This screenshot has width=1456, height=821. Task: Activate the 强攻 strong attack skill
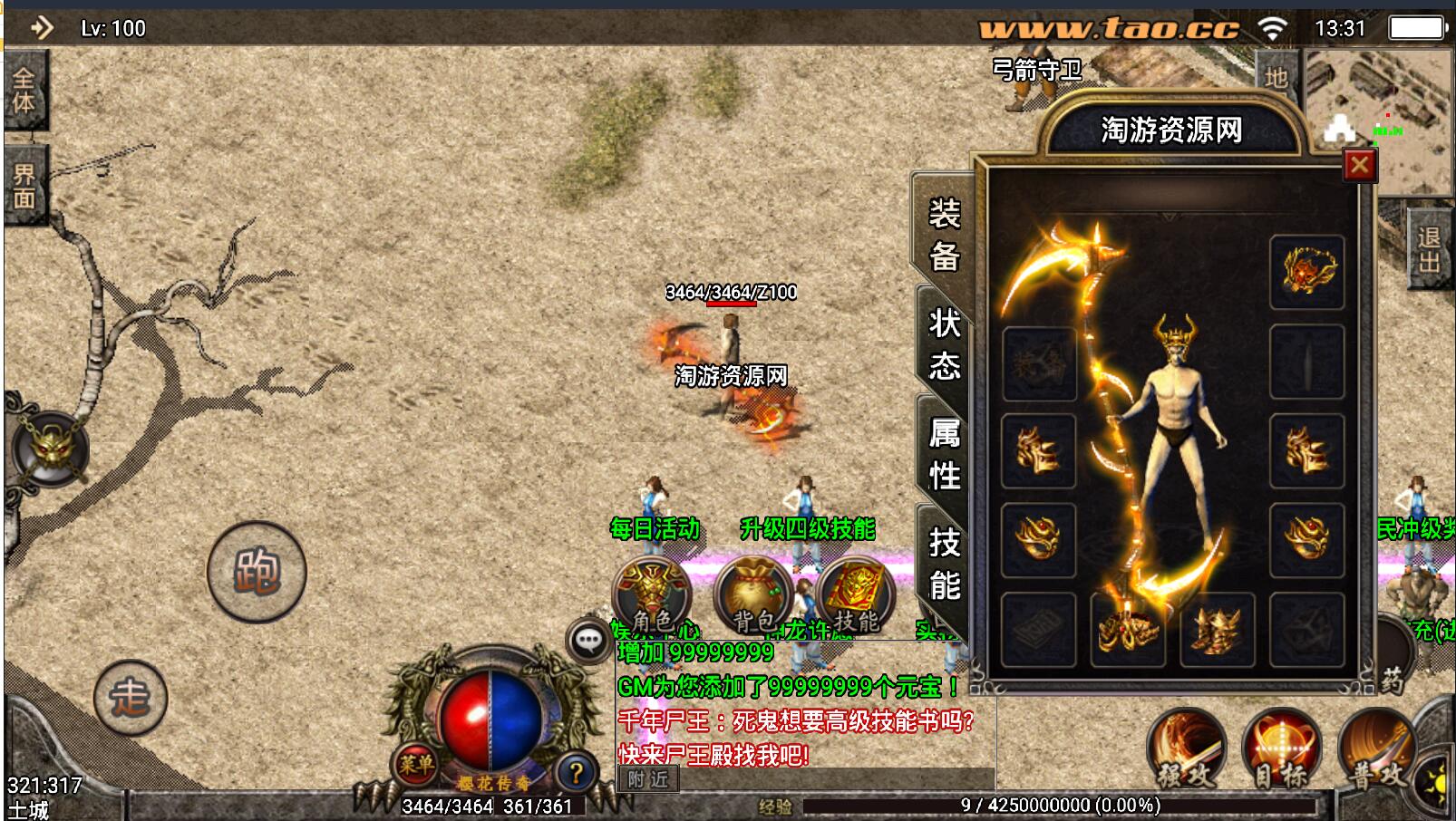[1185, 749]
